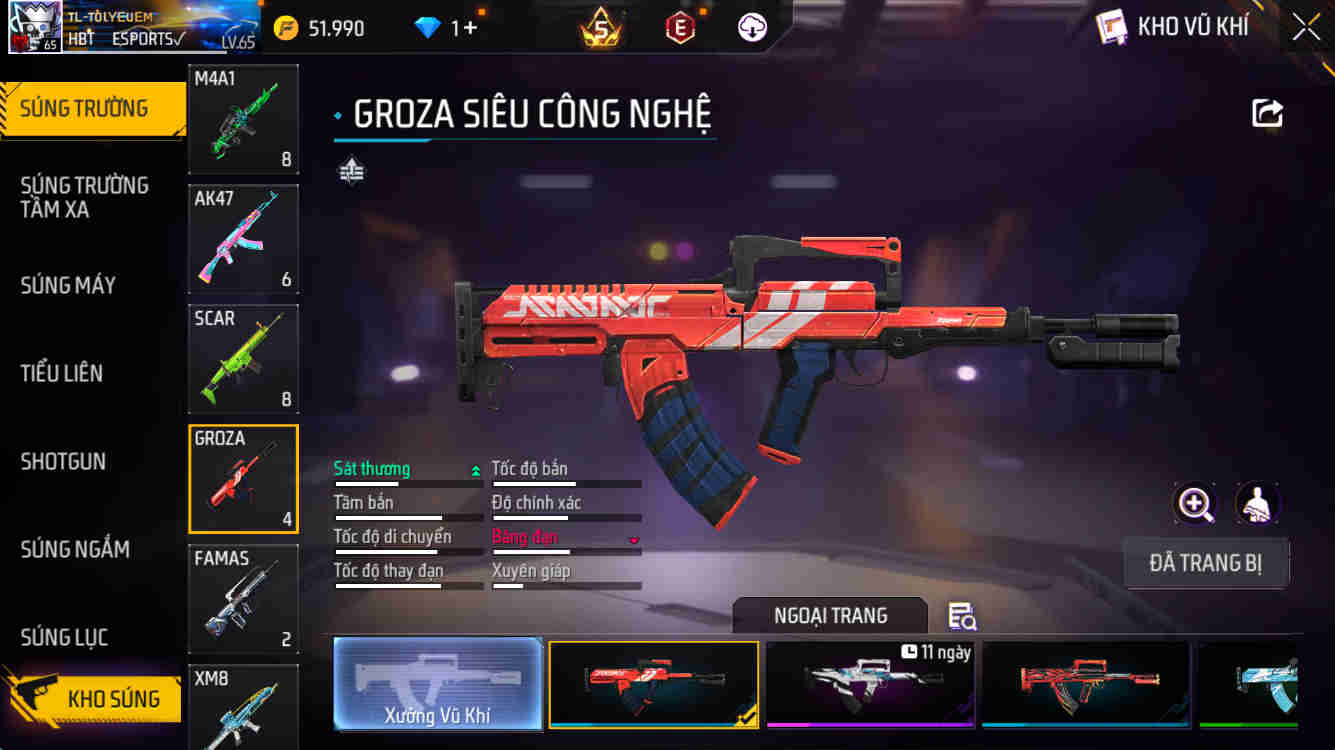
Task: Select the 11 ngày timed Groza skin
Action: [870, 683]
